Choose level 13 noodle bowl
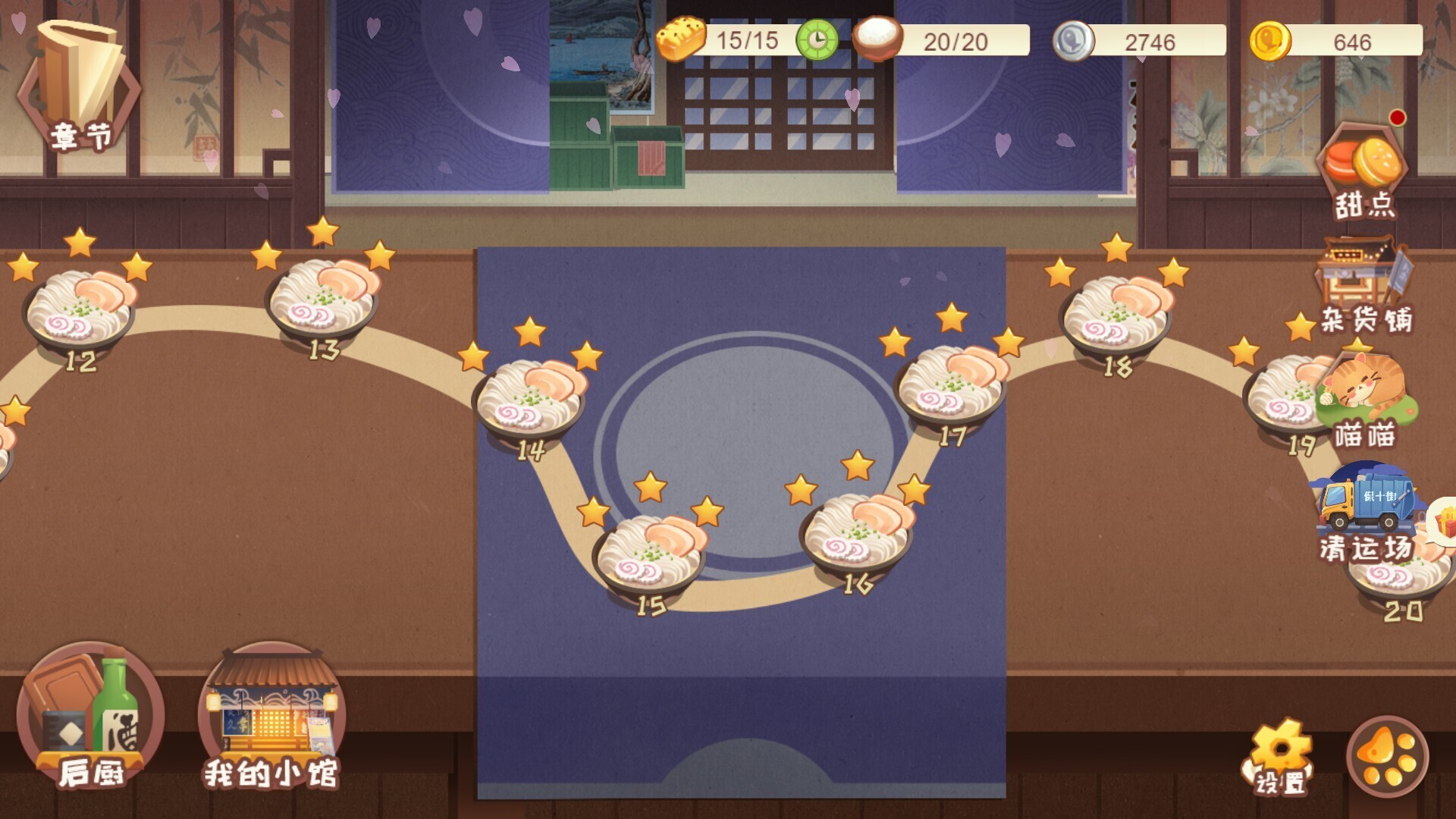 (x=322, y=300)
